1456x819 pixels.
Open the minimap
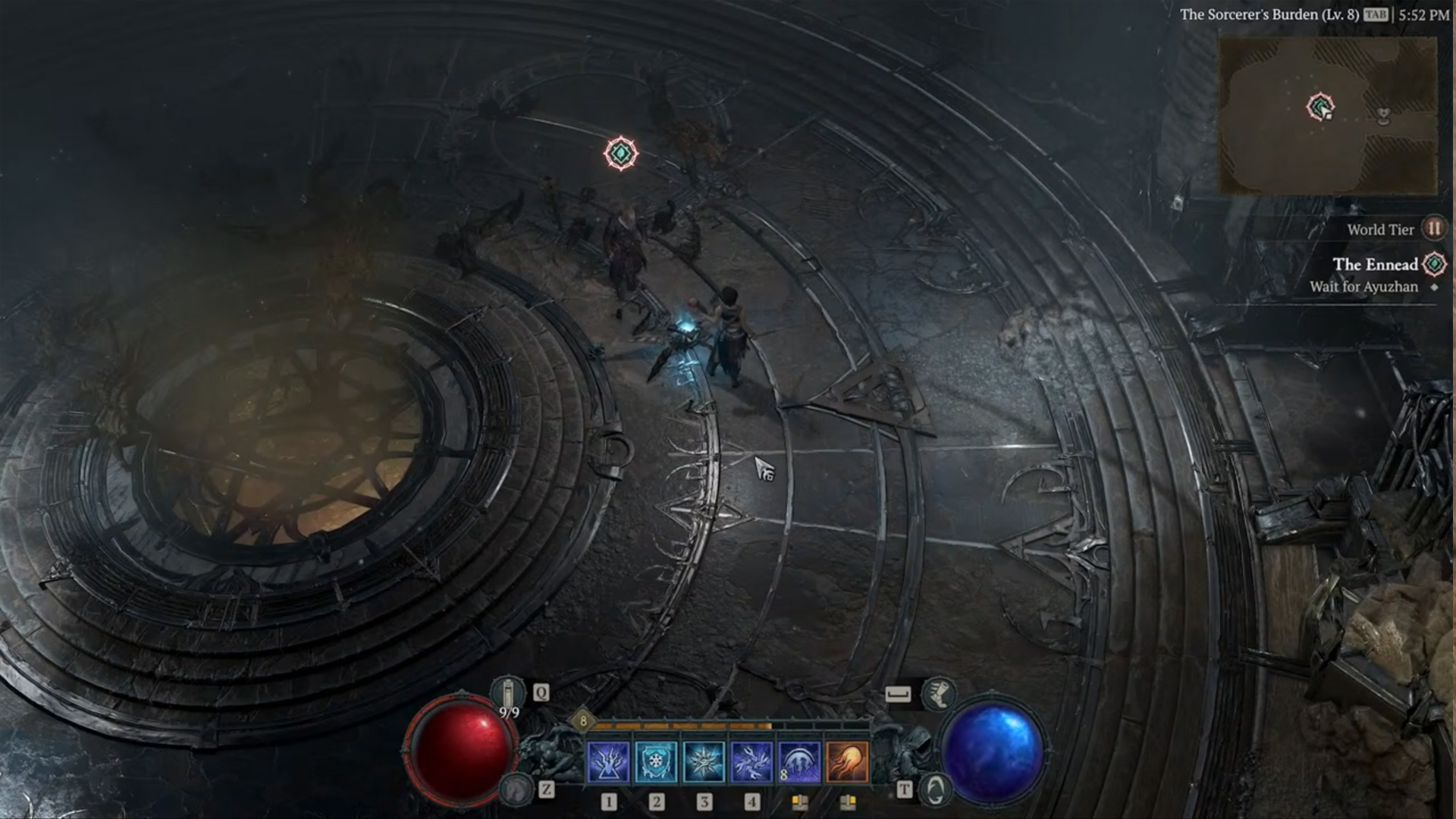1327,115
